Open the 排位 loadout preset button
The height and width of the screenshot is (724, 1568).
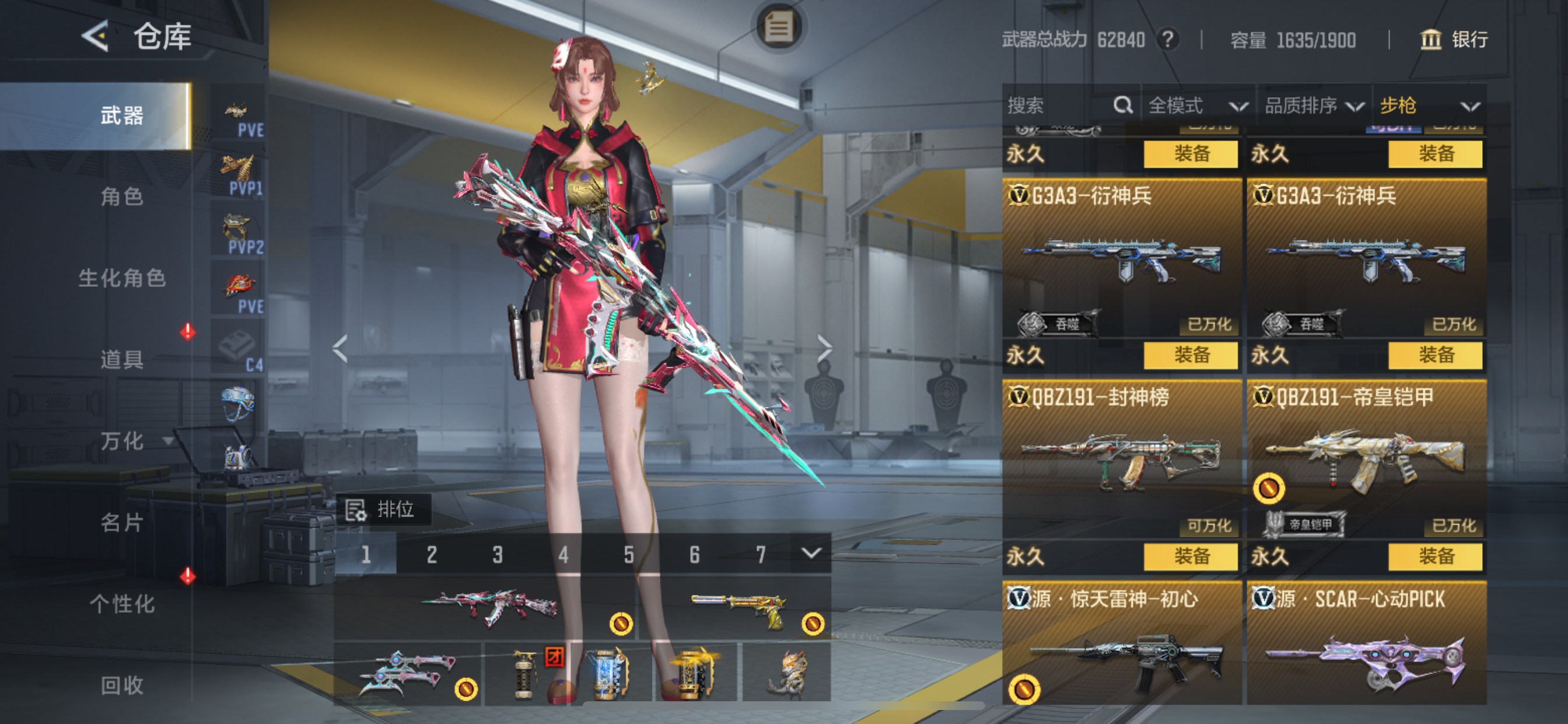coord(383,509)
